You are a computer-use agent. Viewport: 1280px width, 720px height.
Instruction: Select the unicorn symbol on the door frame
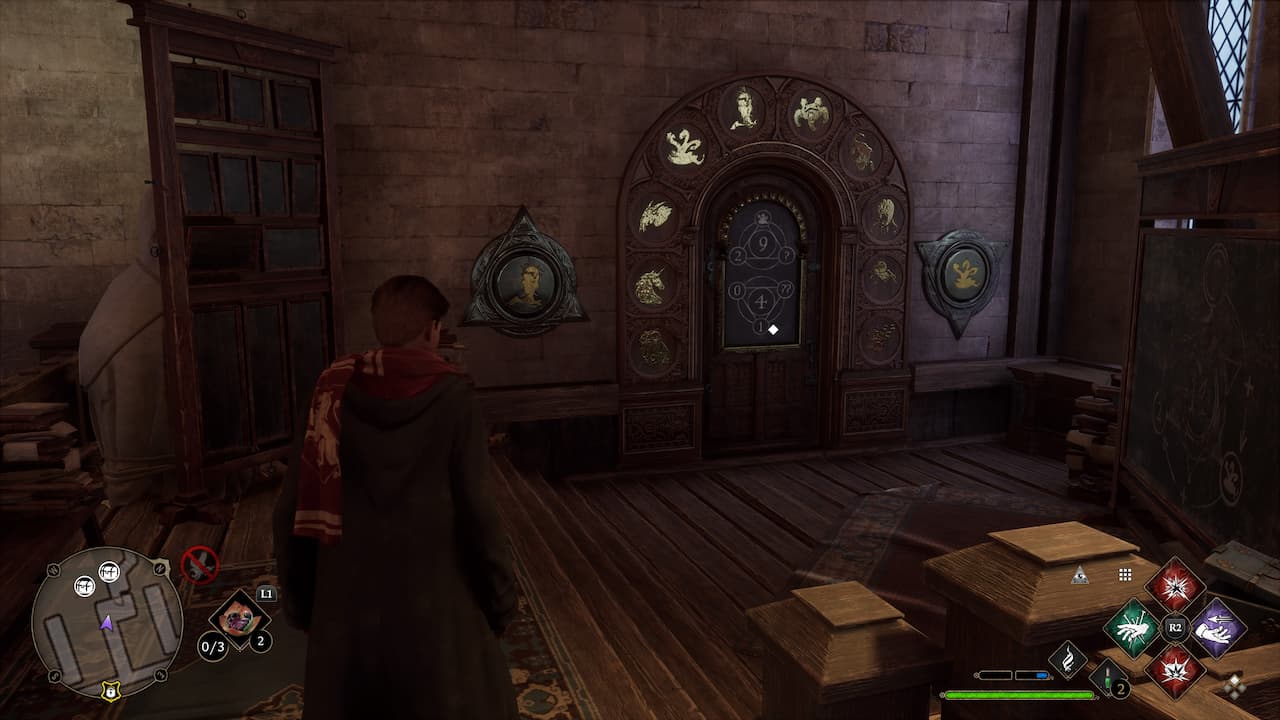[x=650, y=286]
